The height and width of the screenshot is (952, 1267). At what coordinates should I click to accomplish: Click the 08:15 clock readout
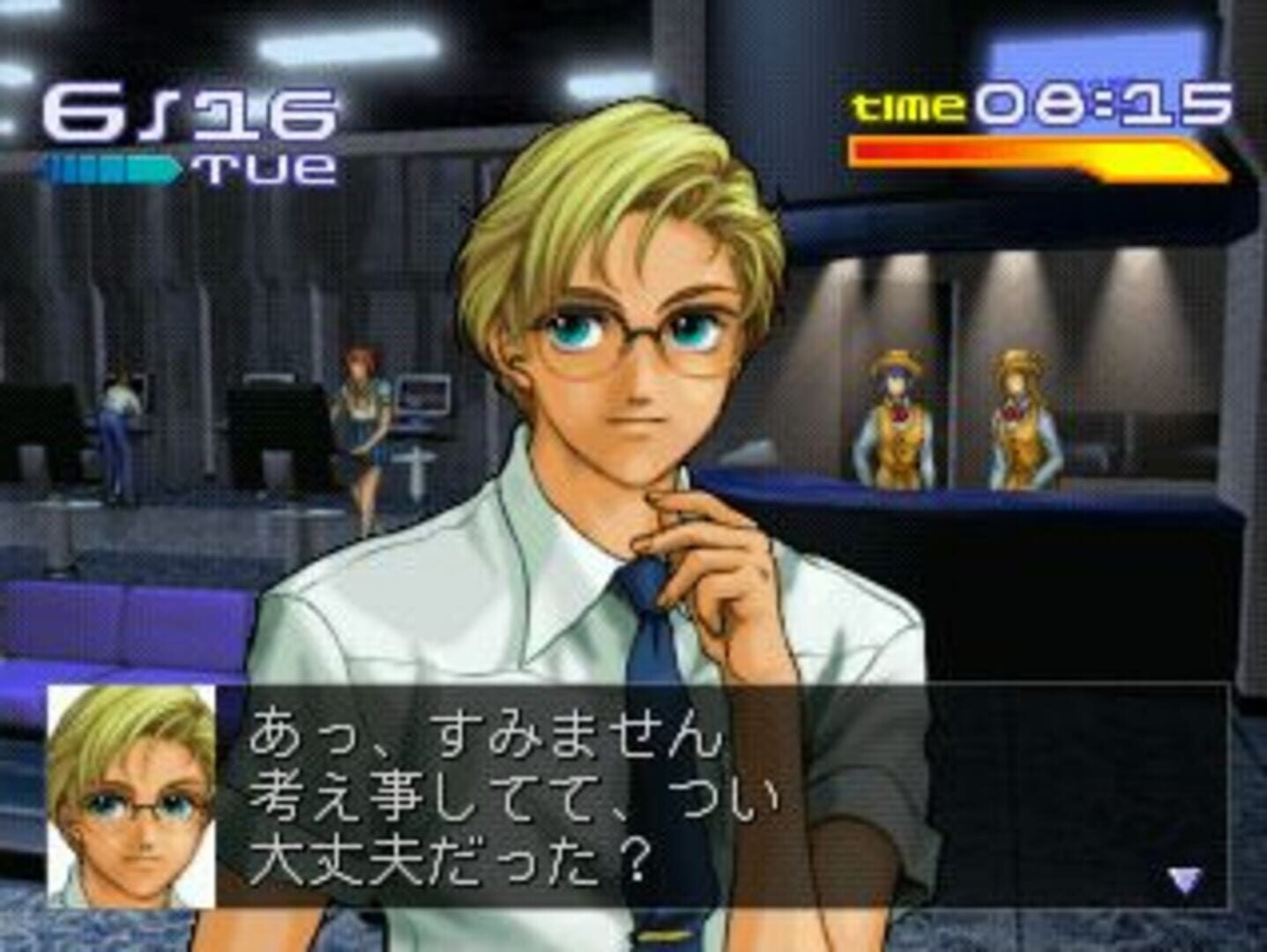pos(1102,104)
